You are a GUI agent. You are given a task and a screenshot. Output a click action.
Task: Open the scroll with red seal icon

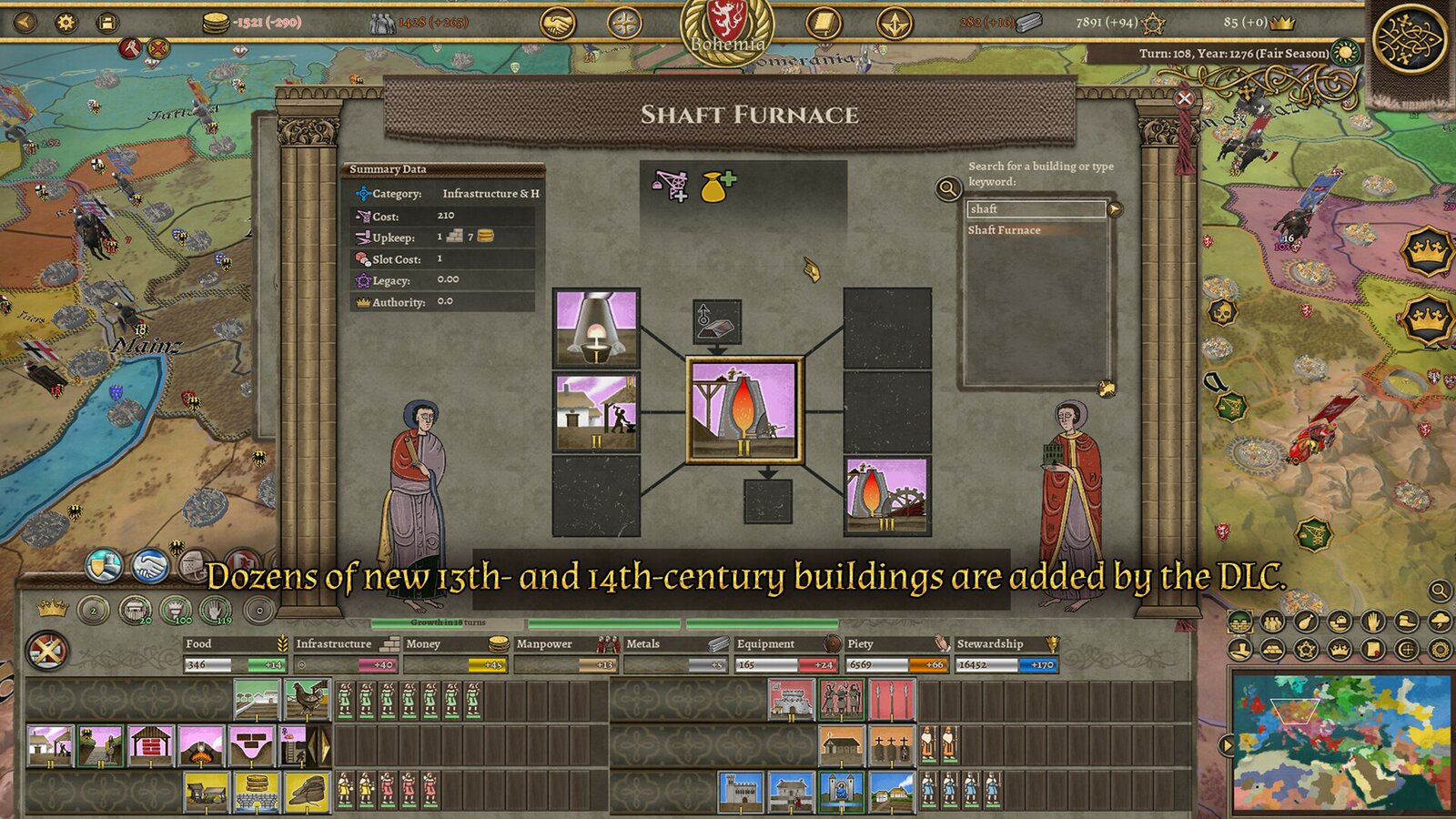pyautogui.click(x=1374, y=649)
